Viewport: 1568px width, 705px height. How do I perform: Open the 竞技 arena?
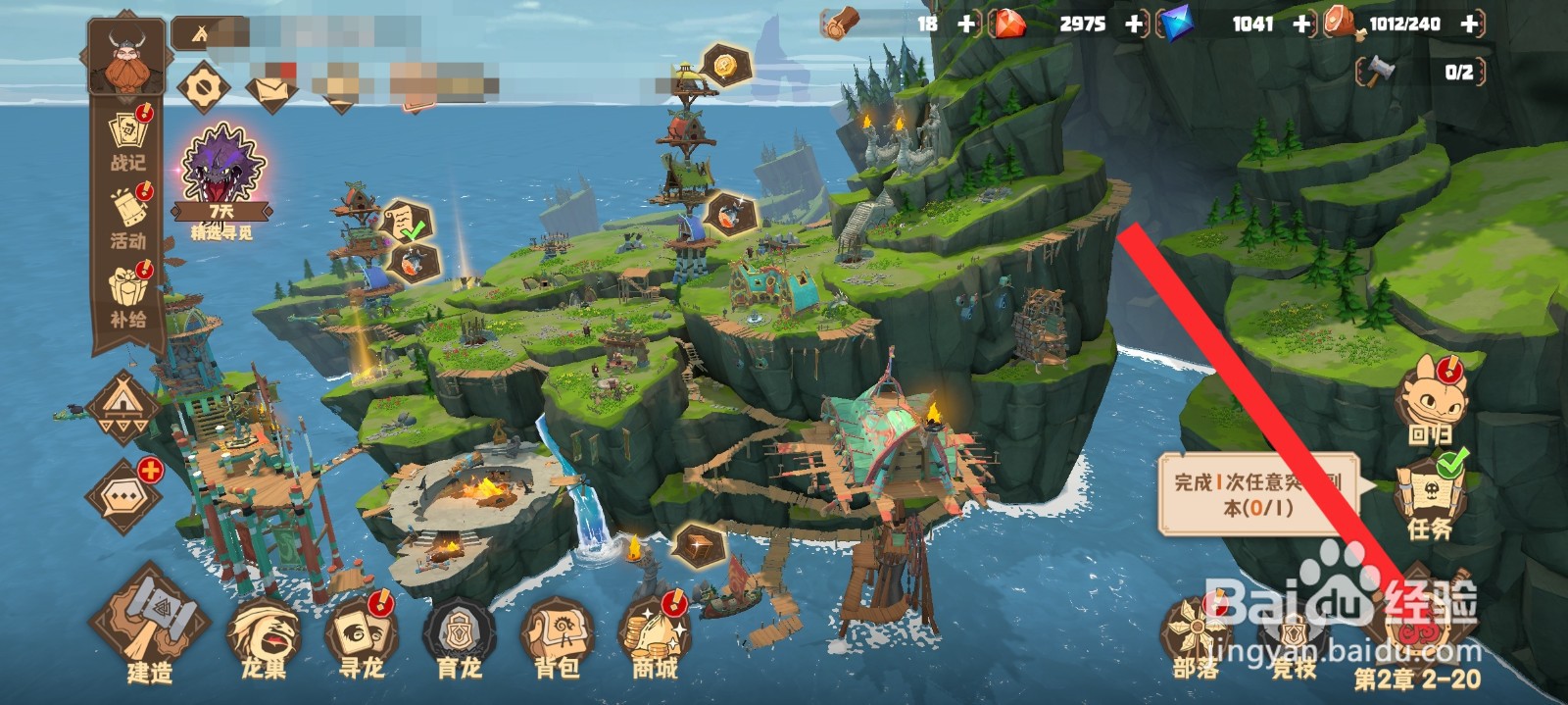pos(1294,637)
